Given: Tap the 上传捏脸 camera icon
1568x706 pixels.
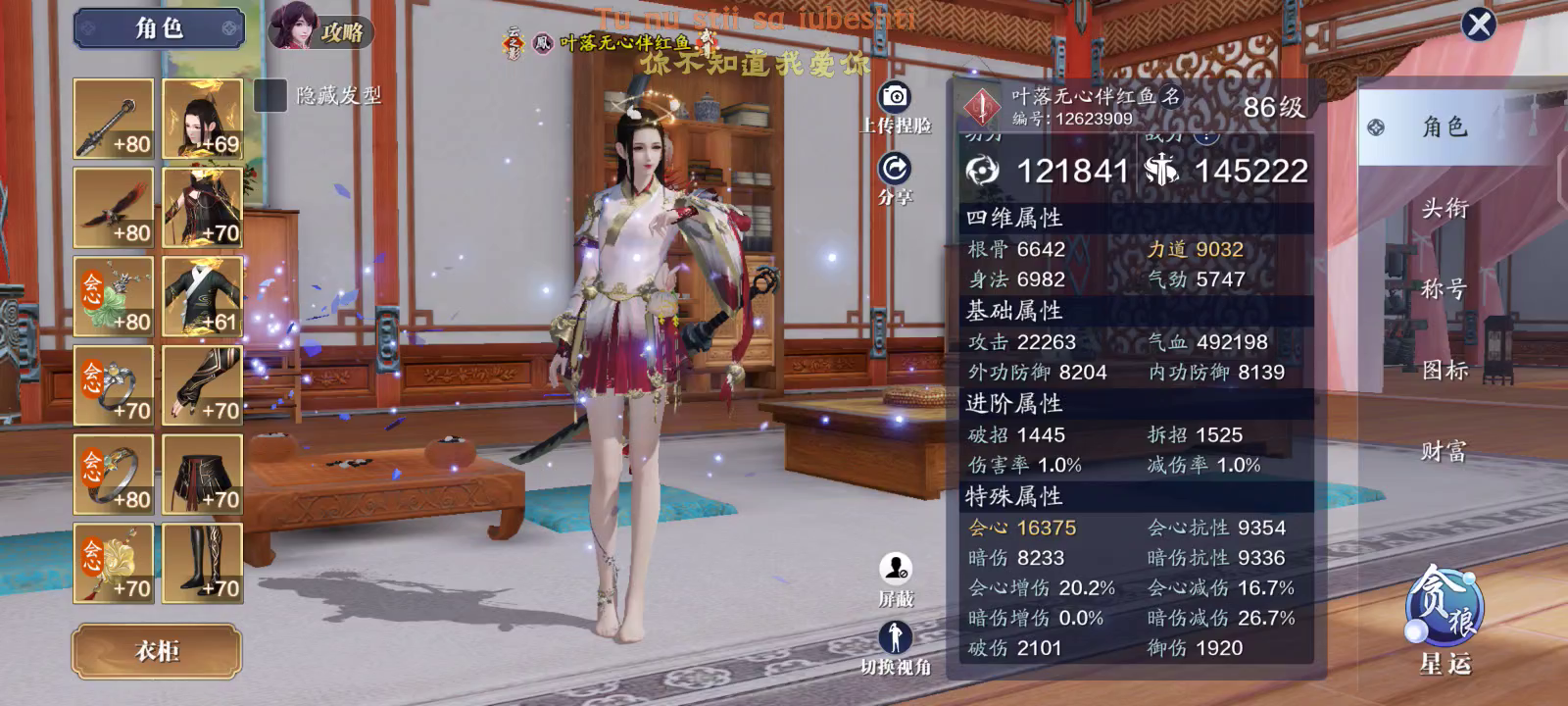Looking at the screenshot, I should [895, 97].
